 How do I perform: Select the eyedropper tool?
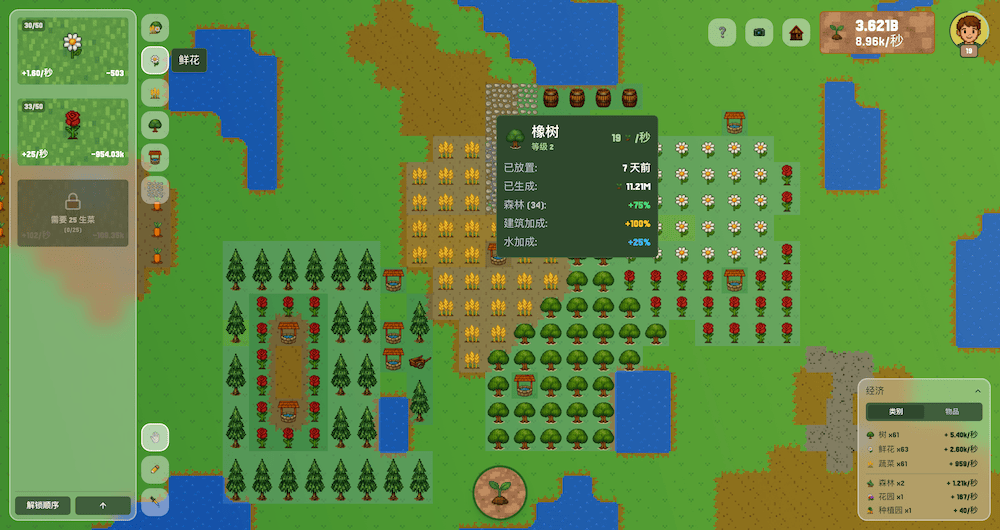155,500
